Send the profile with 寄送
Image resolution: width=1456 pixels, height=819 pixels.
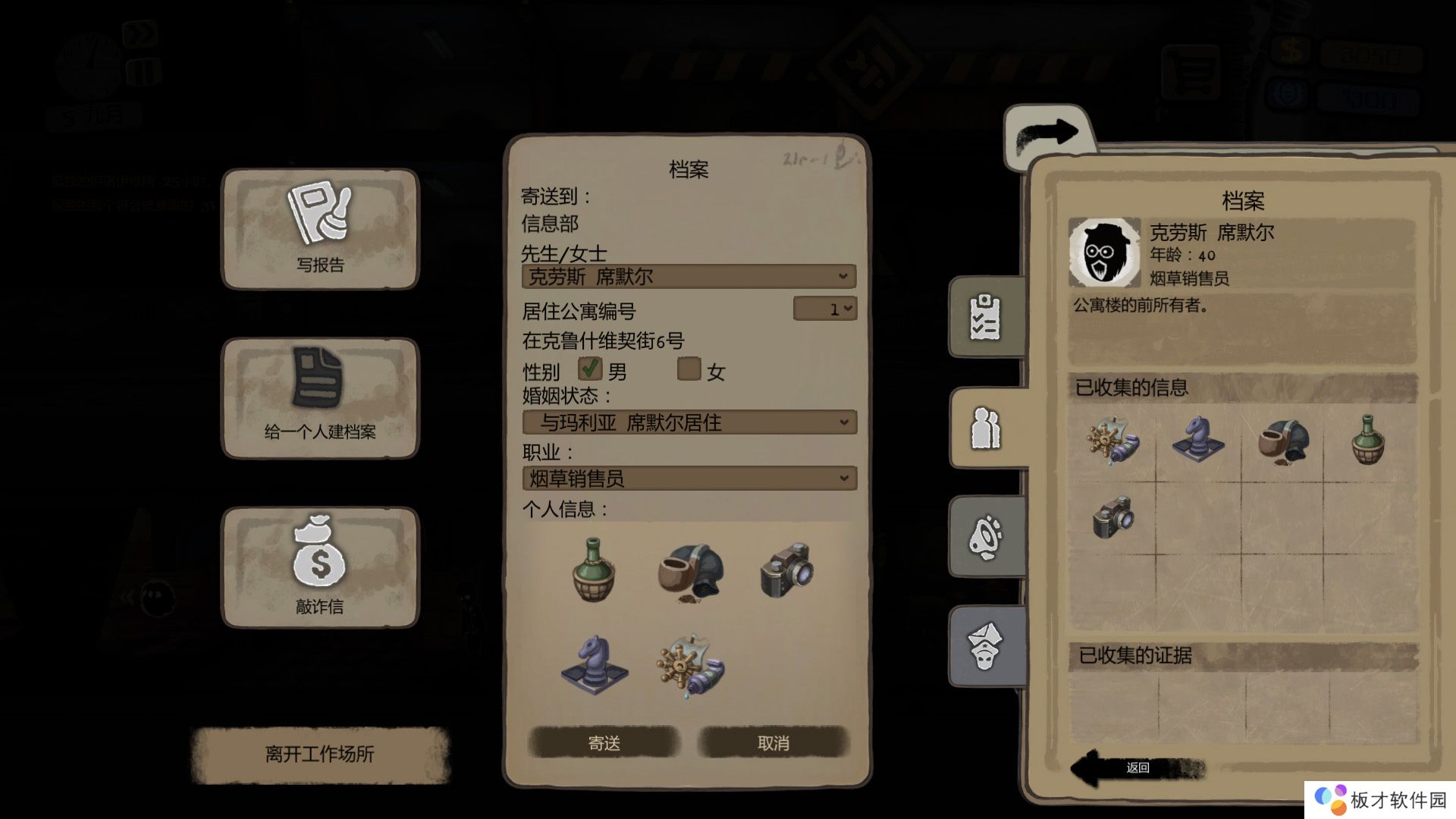coord(604,743)
